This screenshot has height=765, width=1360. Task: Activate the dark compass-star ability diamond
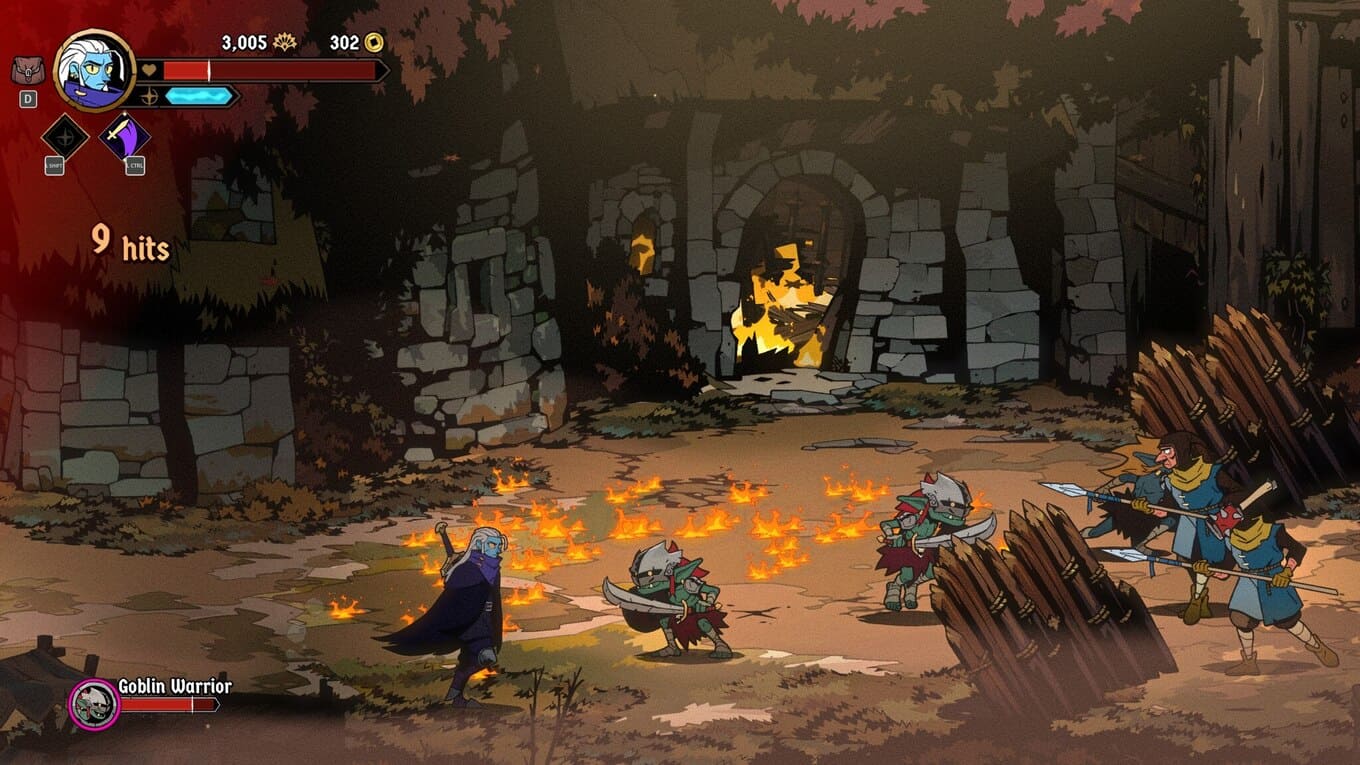click(x=65, y=135)
